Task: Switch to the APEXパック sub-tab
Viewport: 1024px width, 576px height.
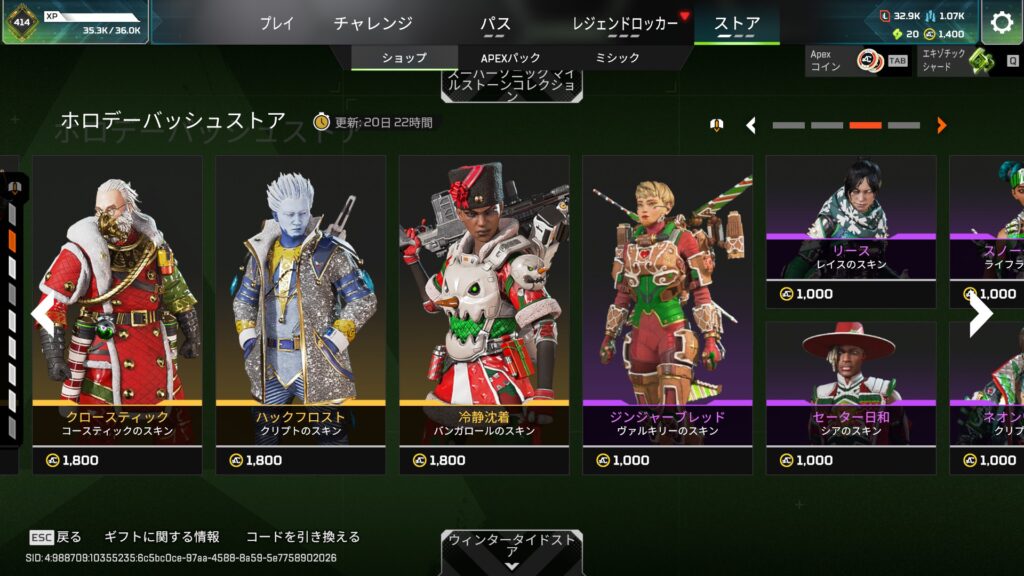Action: pyautogui.click(x=509, y=58)
